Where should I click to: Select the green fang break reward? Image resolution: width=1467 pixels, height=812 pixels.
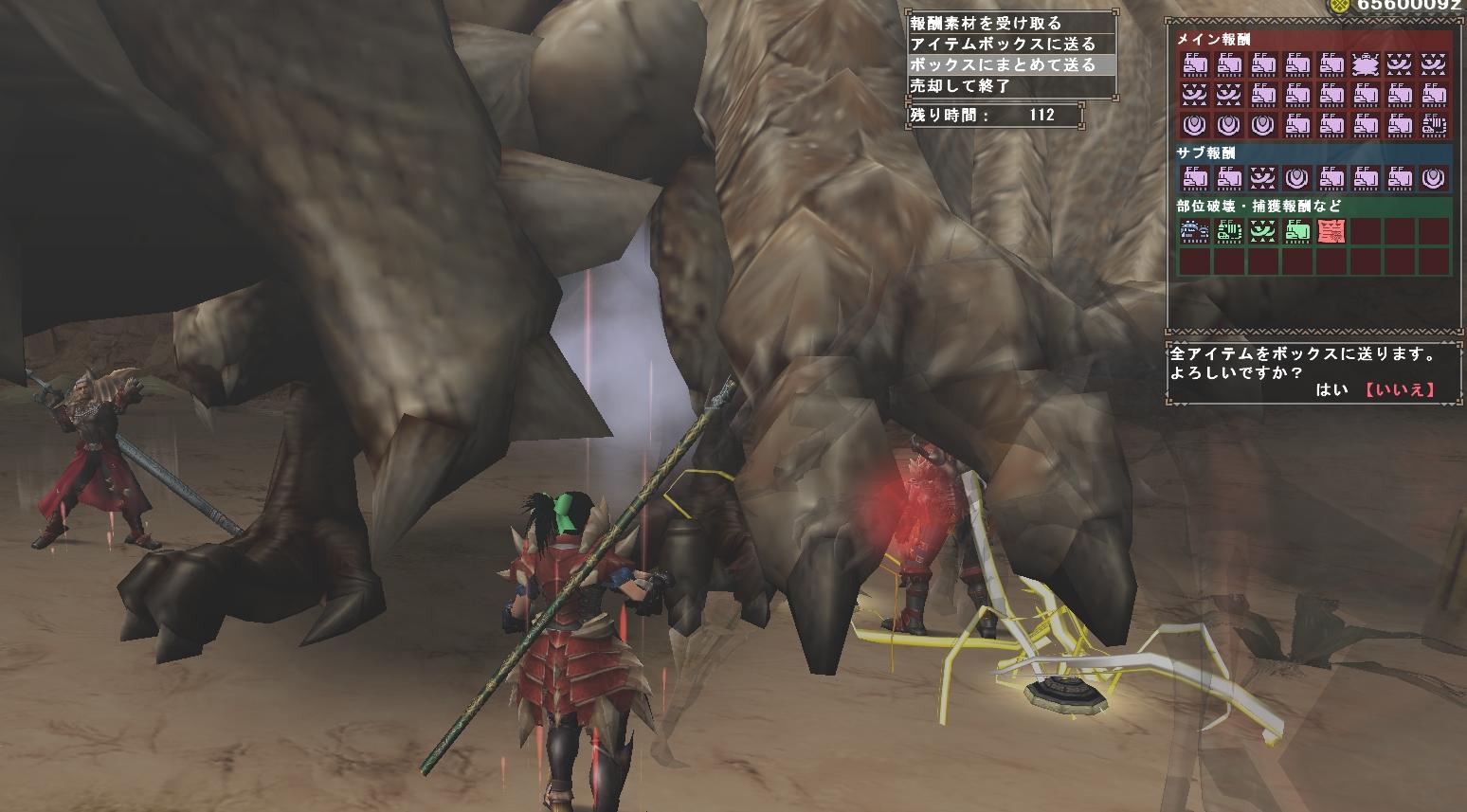(x=1263, y=230)
